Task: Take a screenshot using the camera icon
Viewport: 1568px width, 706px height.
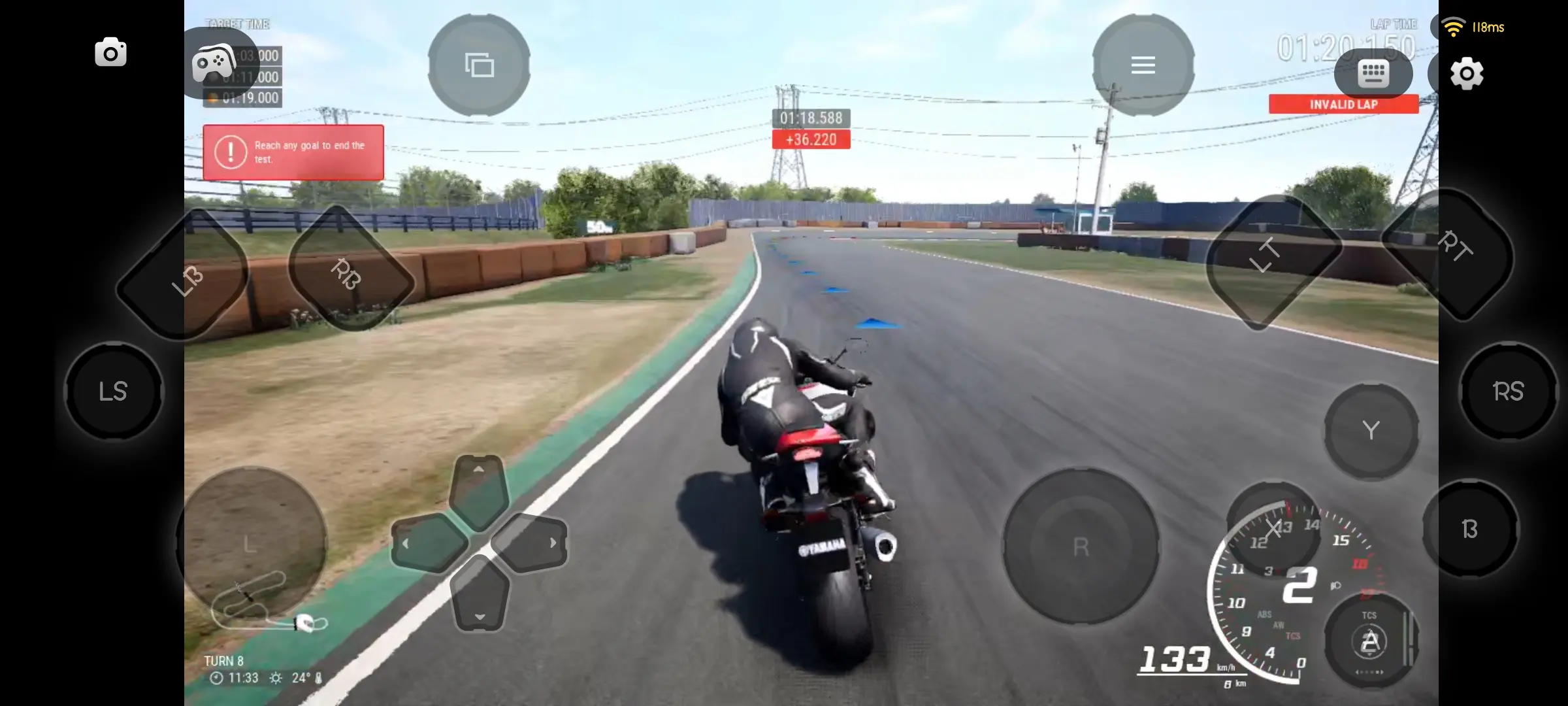Action: (110, 52)
